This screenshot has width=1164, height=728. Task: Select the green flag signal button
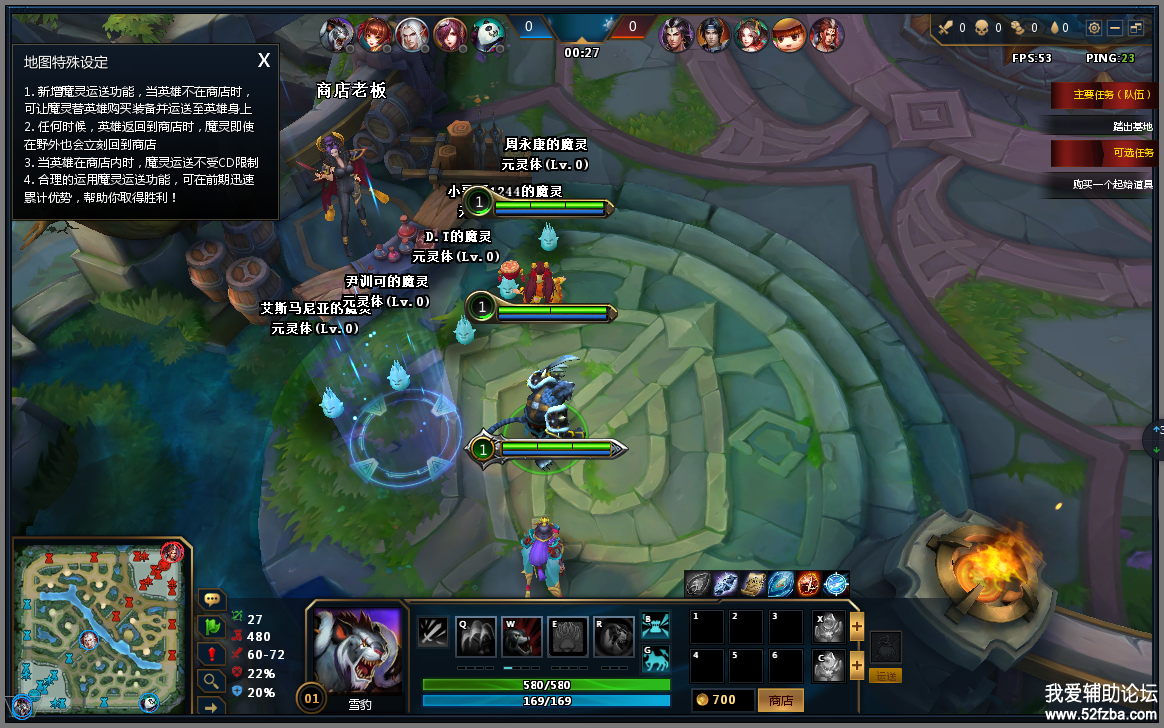(x=212, y=626)
